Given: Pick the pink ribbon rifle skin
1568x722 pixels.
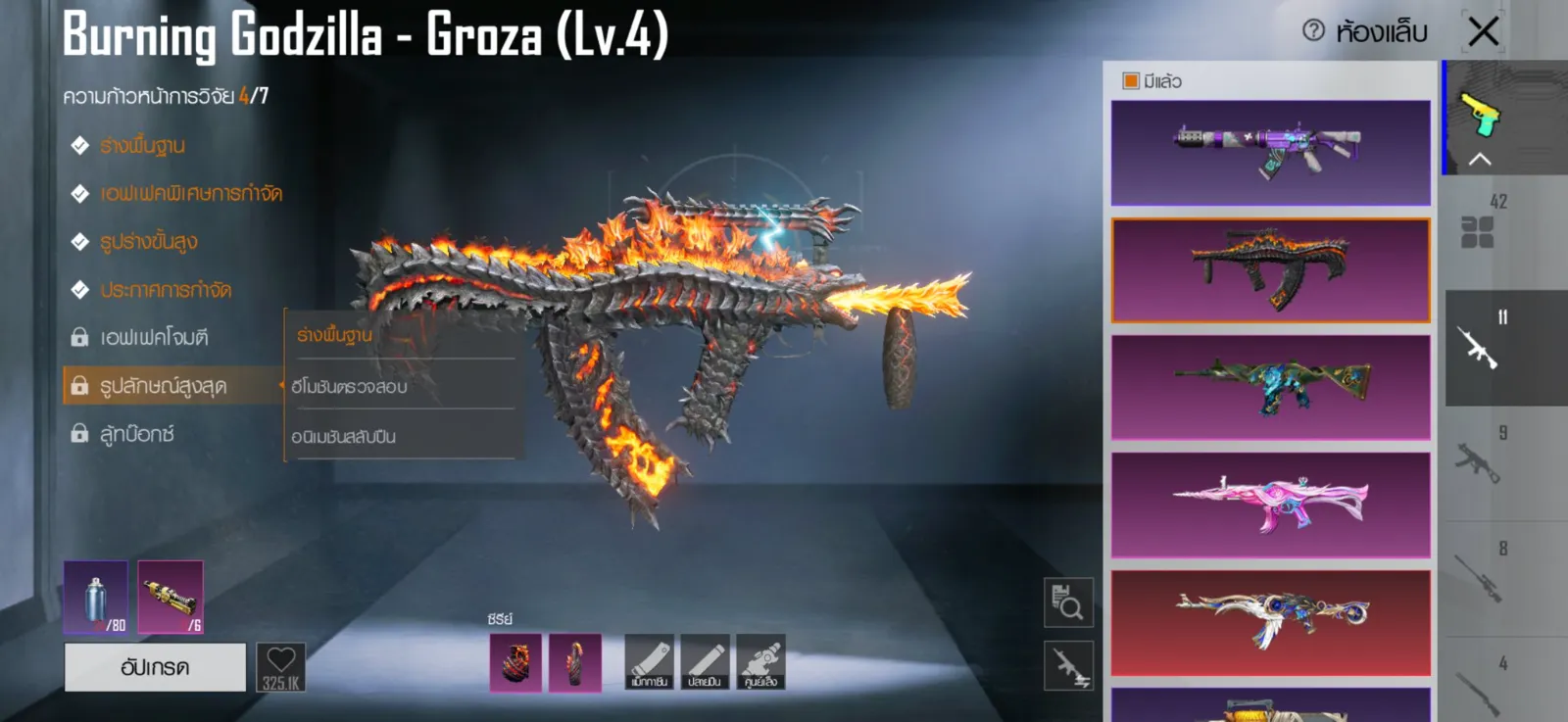Looking at the screenshot, I should 1270,505.
